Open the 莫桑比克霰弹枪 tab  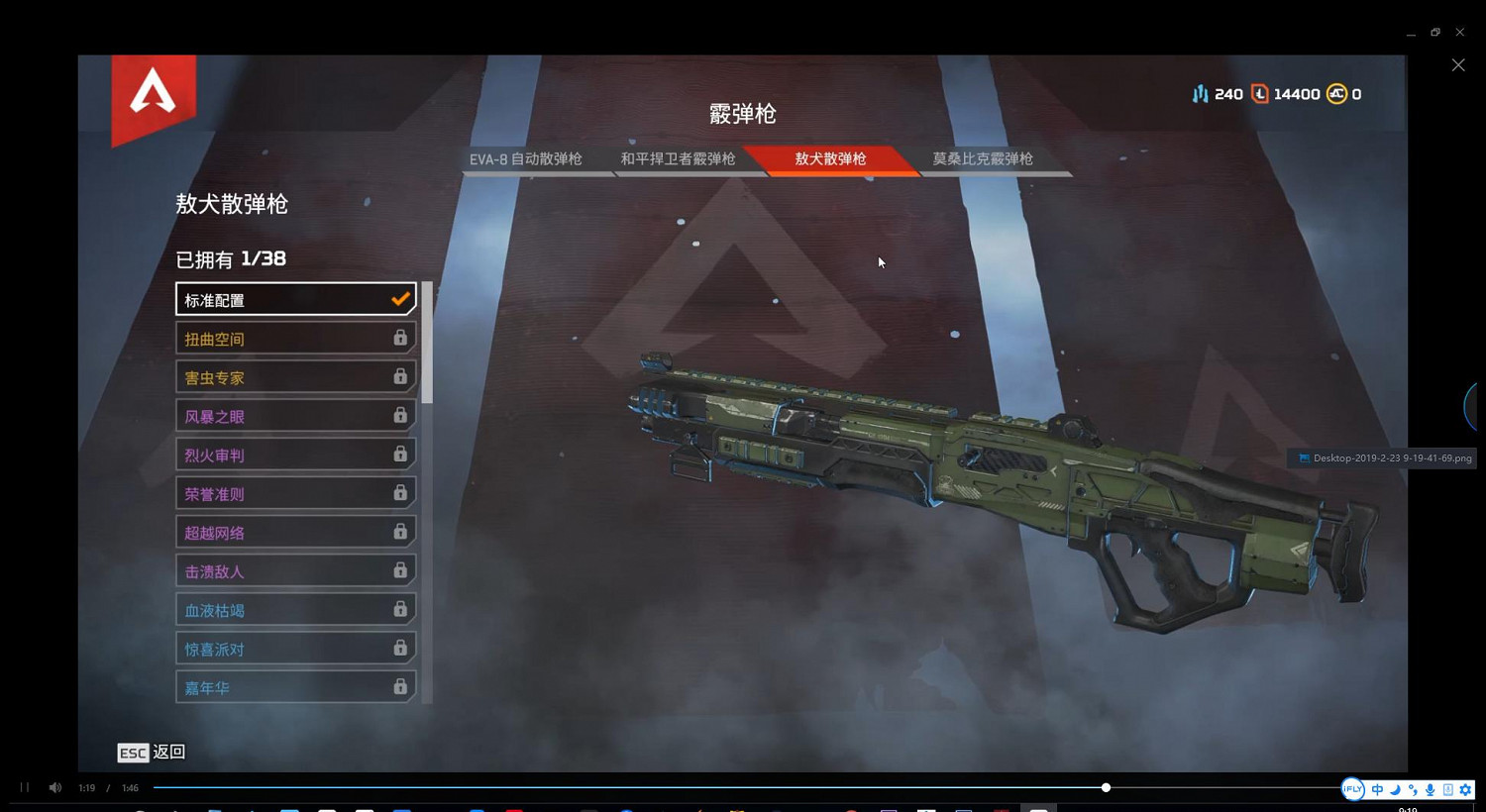982,158
